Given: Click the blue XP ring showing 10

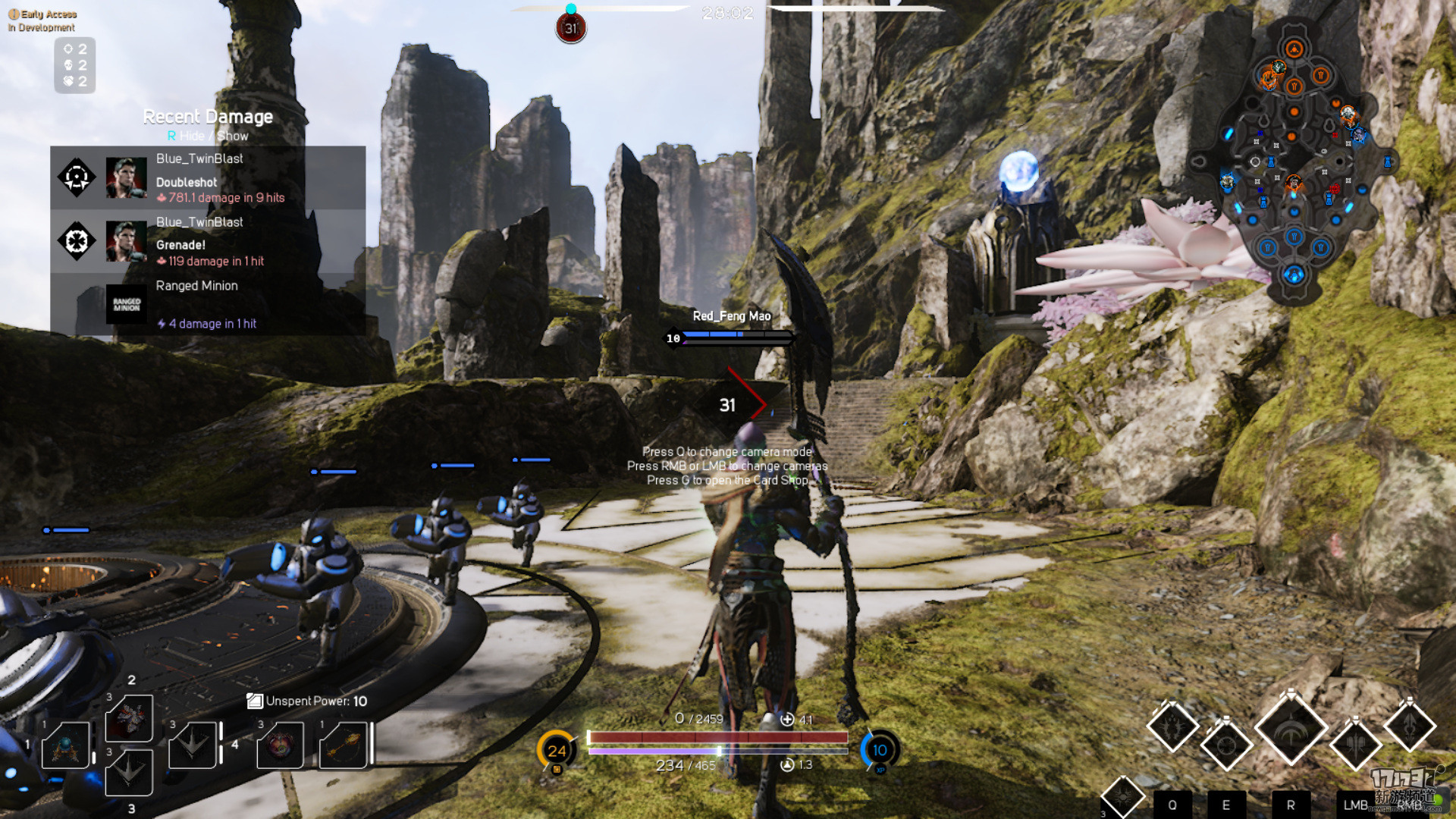Looking at the screenshot, I should click(x=880, y=750).
